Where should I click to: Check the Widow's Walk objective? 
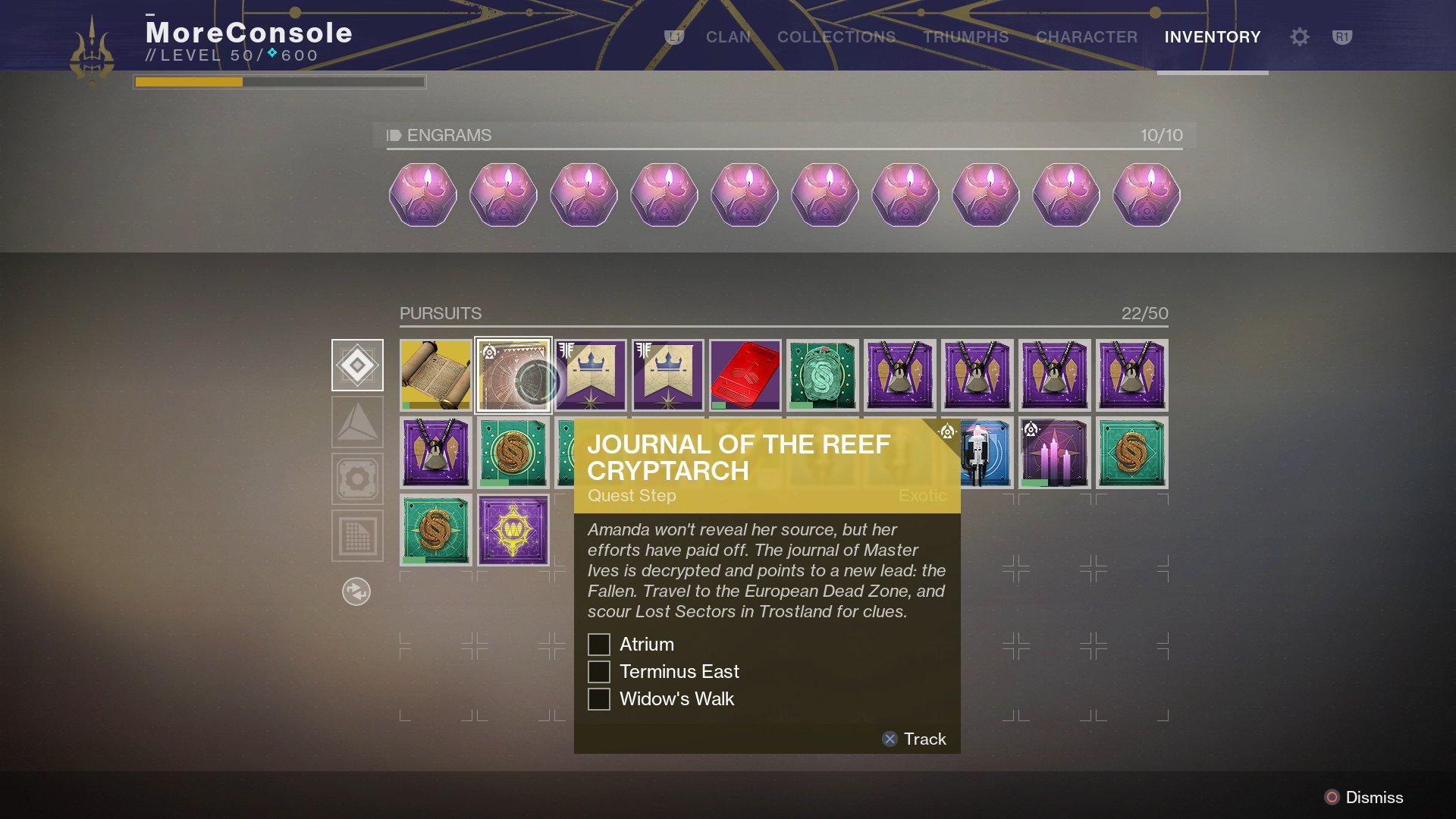tap(599, 698)
